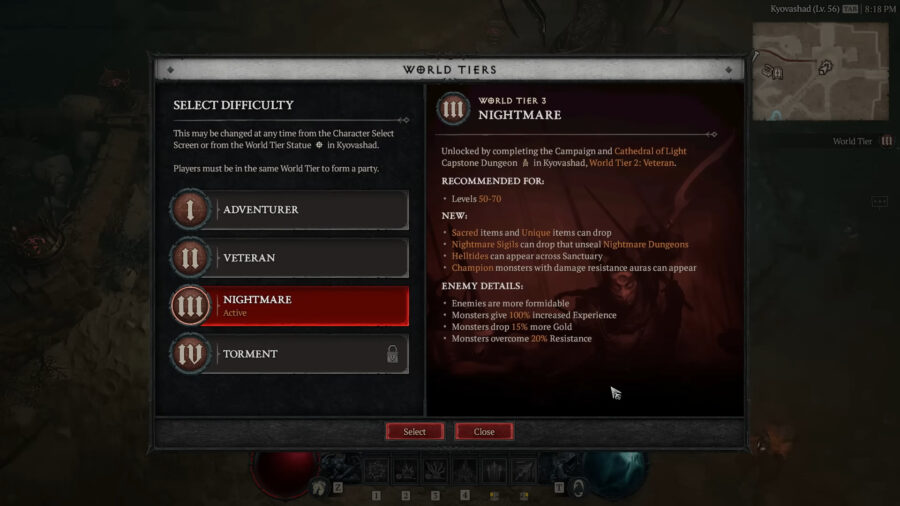The image size is (900, 506).
Task: Confirm with the Select button
Action: point(415,432)
